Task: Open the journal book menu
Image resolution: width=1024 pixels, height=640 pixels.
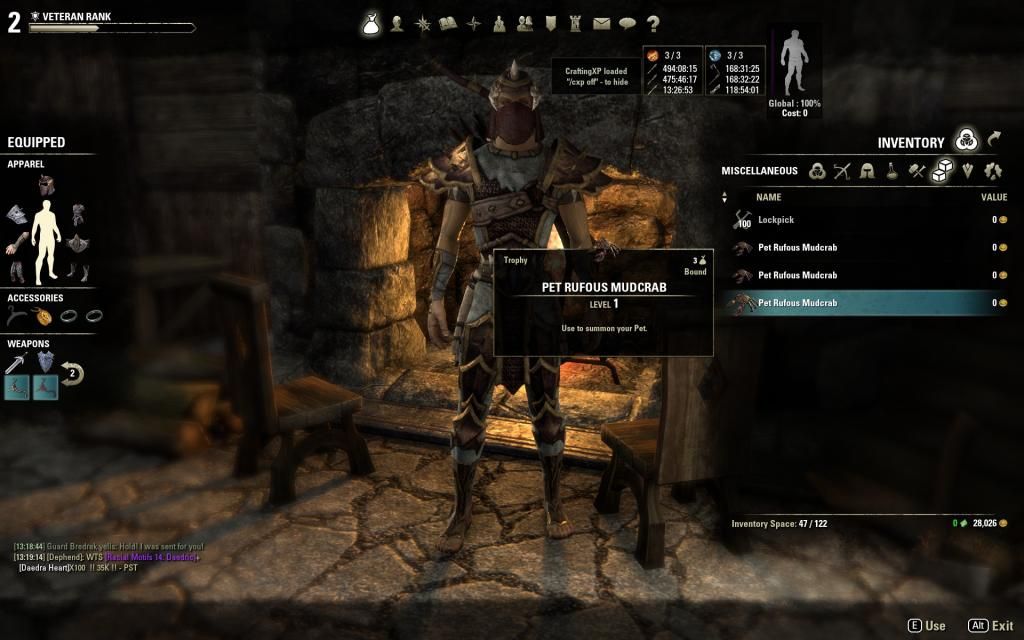Action: [449, 24]
